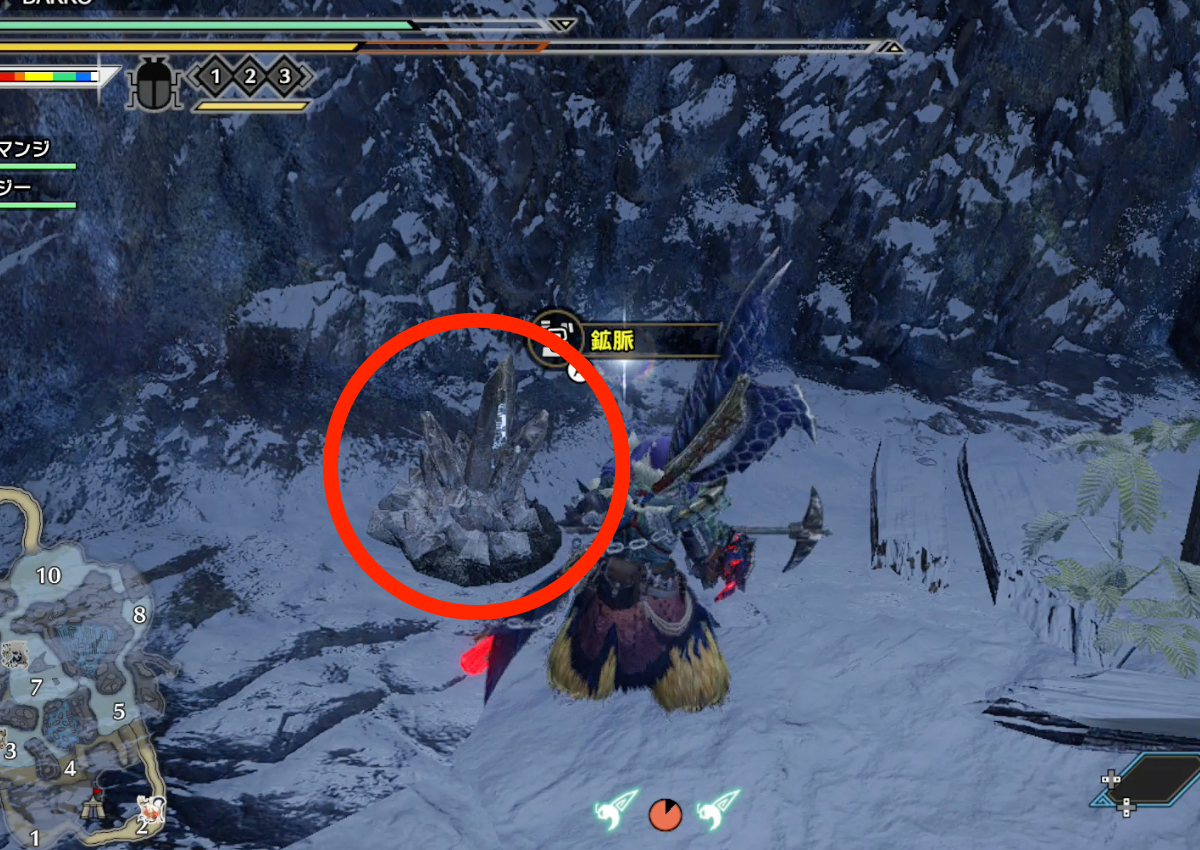Click area 8 on the minimap
Viewport: 1200px width, 850px height.
point(139,615)
